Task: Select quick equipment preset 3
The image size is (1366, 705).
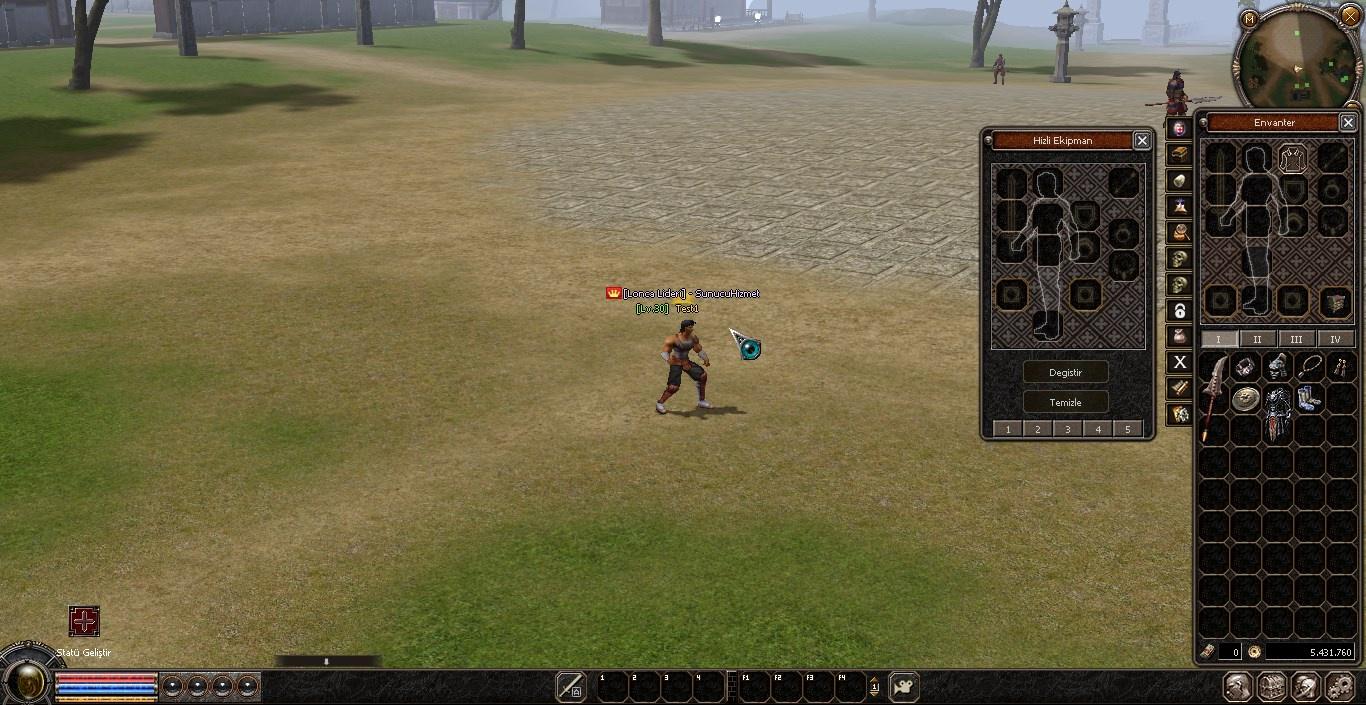Action: click(x=1068, y=429)
